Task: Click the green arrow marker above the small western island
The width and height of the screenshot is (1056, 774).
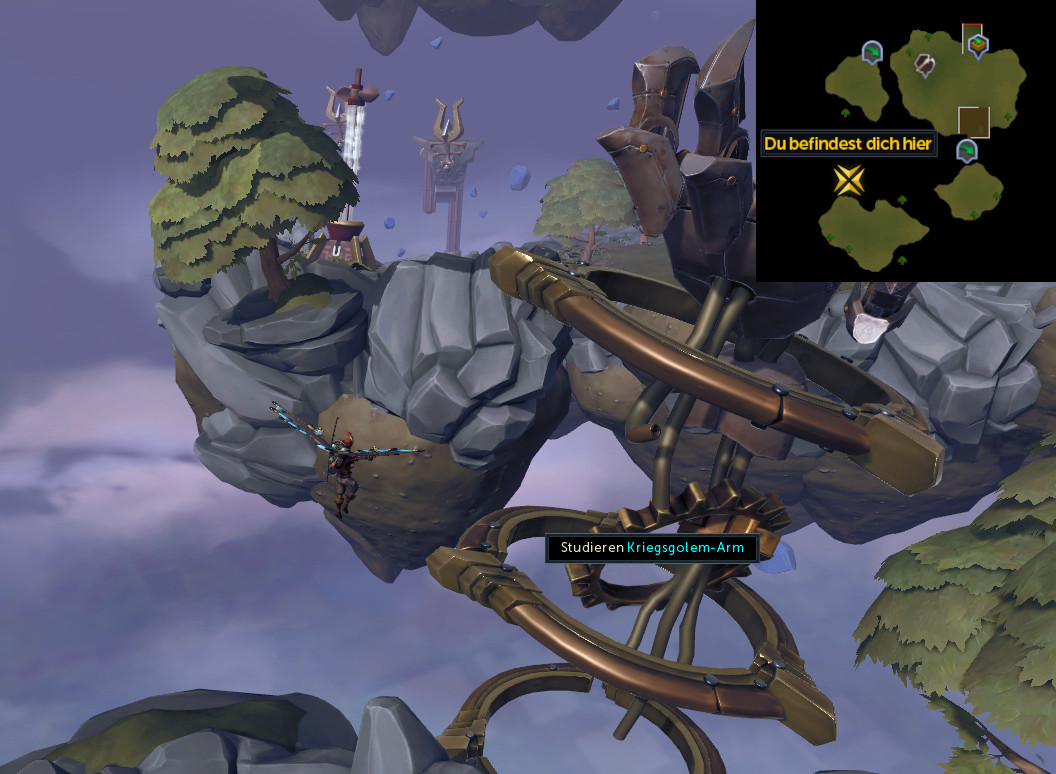Action: (x=871, y=50)
